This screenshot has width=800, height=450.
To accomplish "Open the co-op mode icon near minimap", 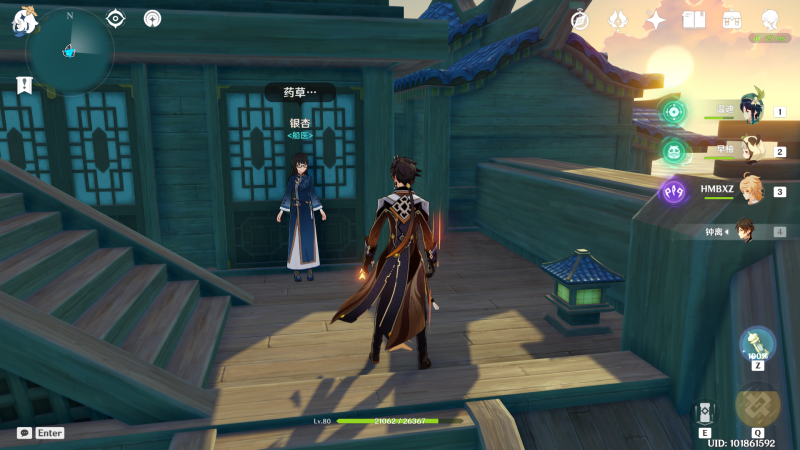I will coord(152,18).
